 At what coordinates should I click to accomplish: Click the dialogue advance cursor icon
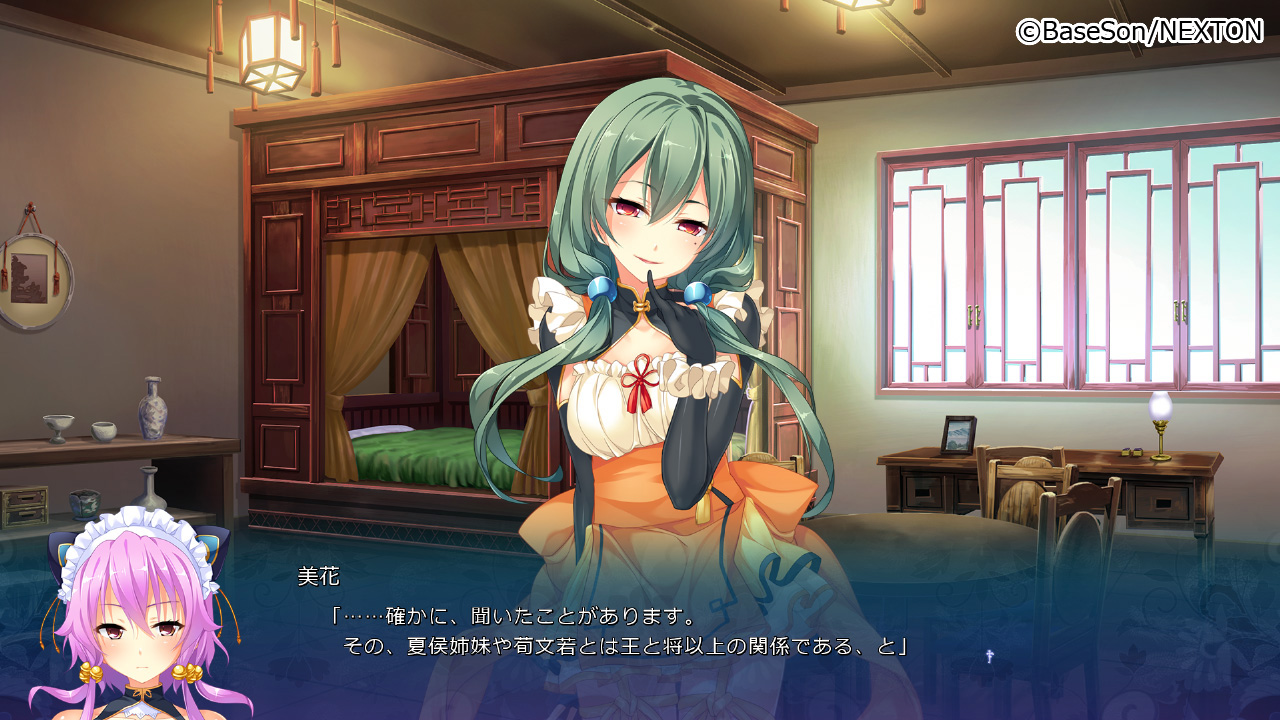pos(989,656)
